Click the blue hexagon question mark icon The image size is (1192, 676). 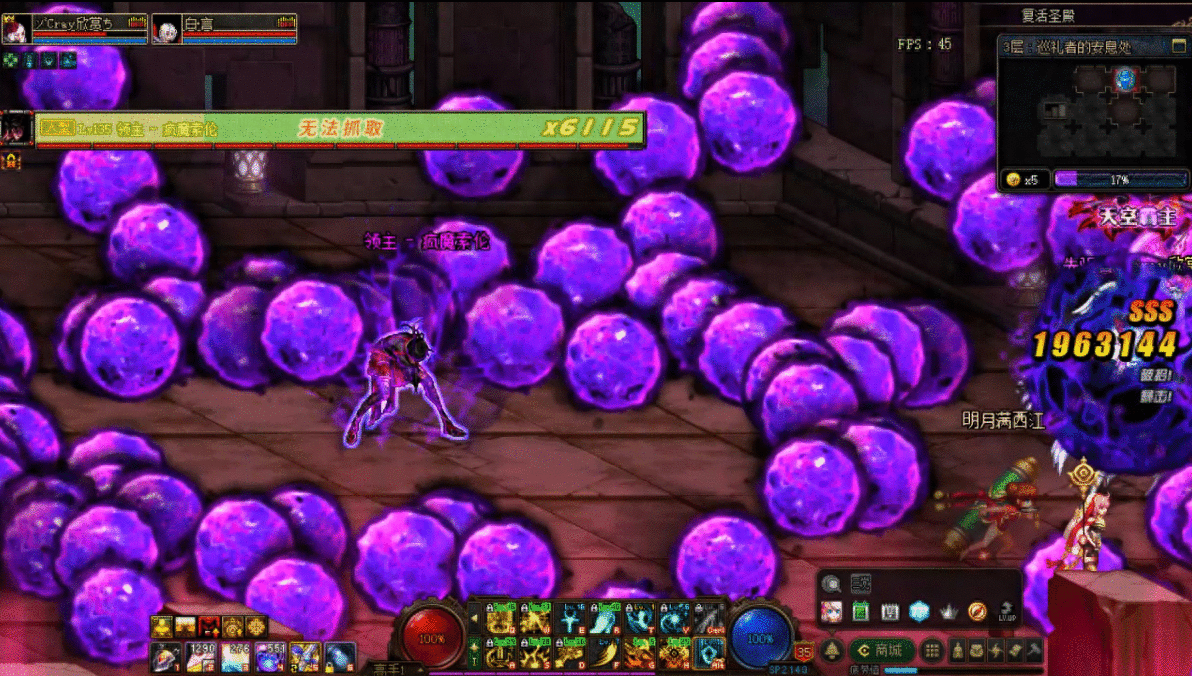pyautogui.click(x=918, y=611)
